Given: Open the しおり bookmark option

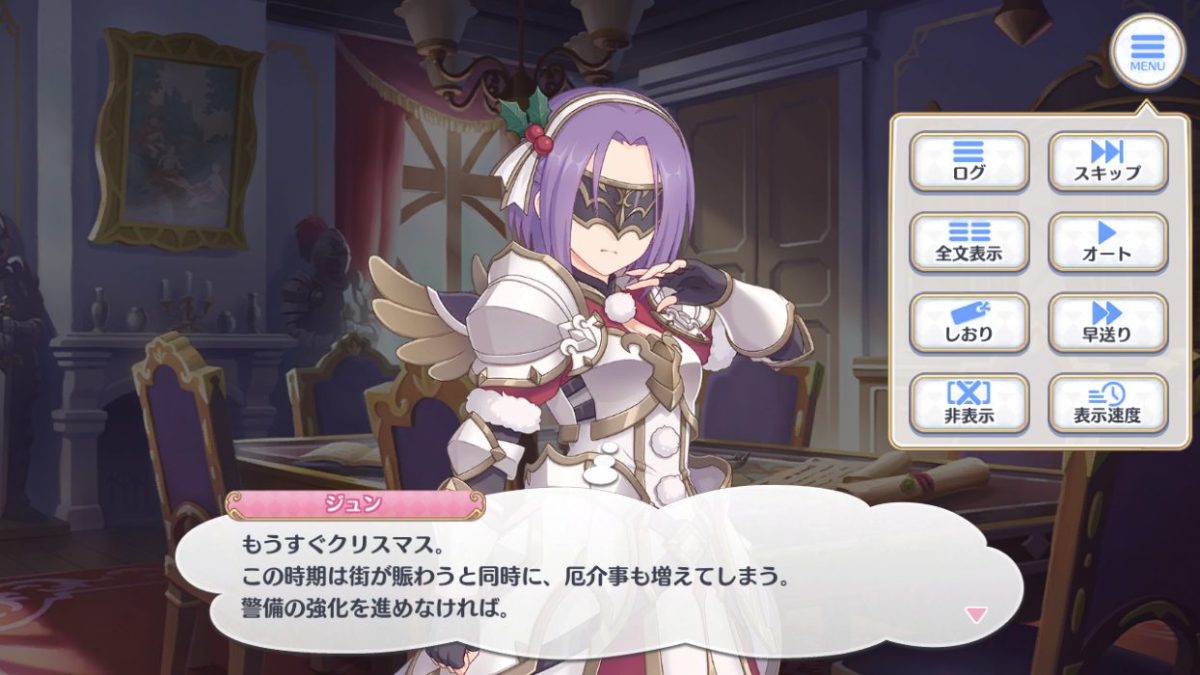Looking at the screenshot, I should pyautogui.click(x=968, y=322).
